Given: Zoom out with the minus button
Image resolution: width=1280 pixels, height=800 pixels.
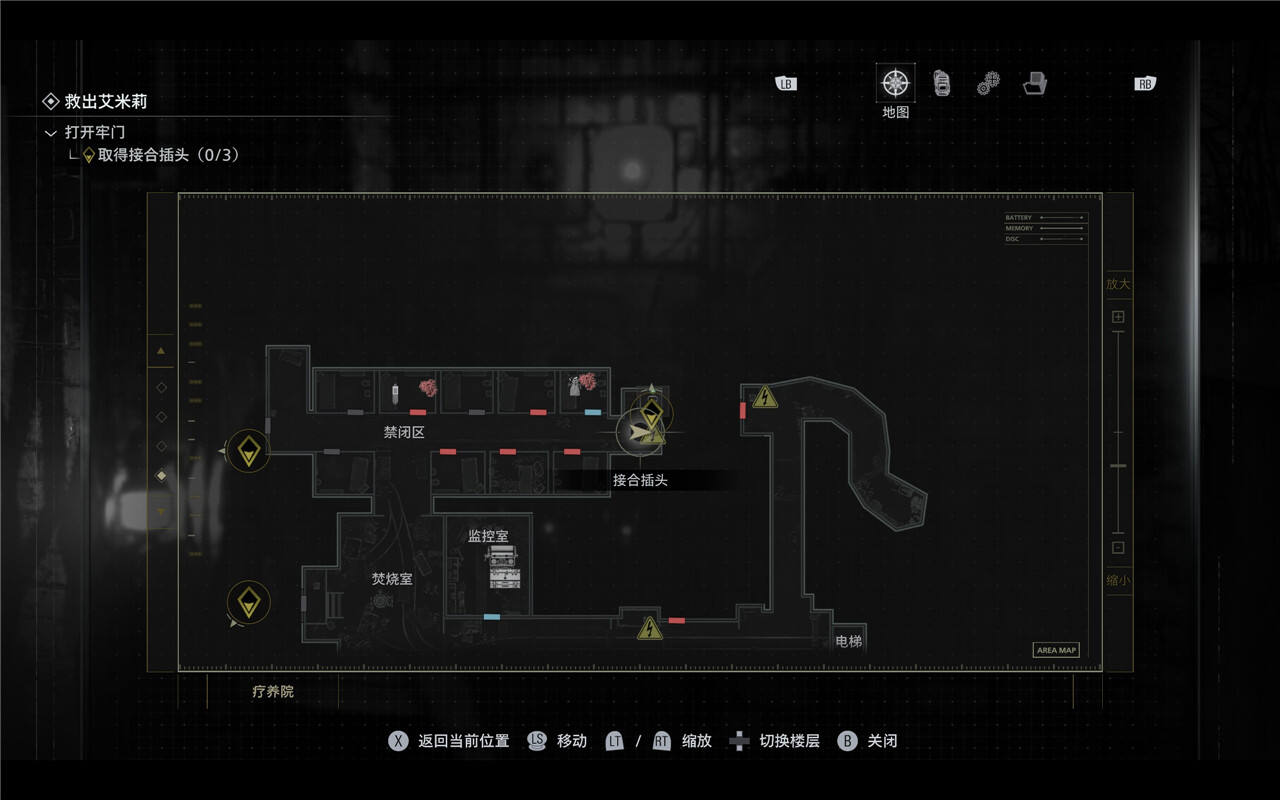Looking at the screenshot, I should coord(1118,547).
